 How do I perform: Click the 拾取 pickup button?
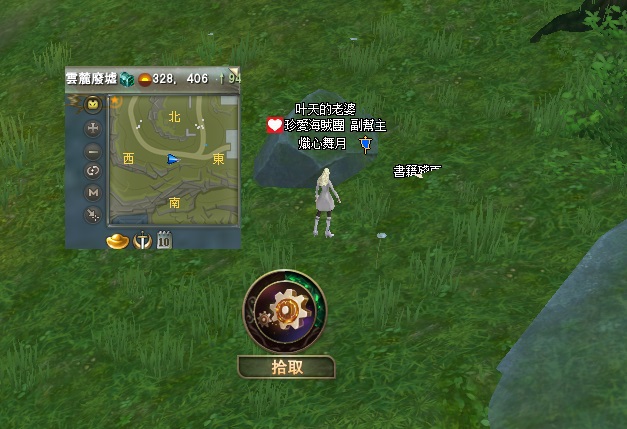click(287, 367)
